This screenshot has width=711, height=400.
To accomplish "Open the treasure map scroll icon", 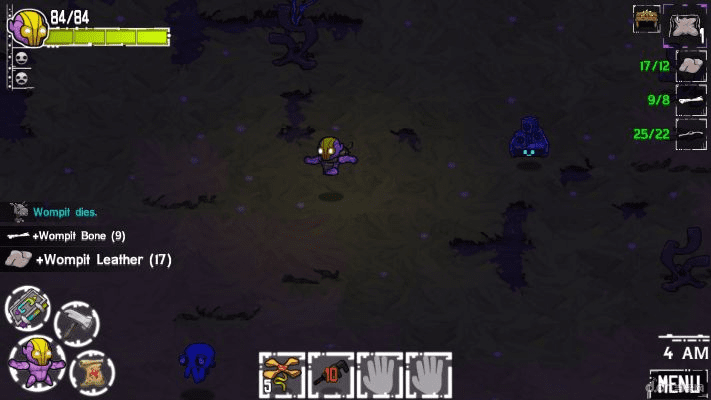I will click(92, 371).
